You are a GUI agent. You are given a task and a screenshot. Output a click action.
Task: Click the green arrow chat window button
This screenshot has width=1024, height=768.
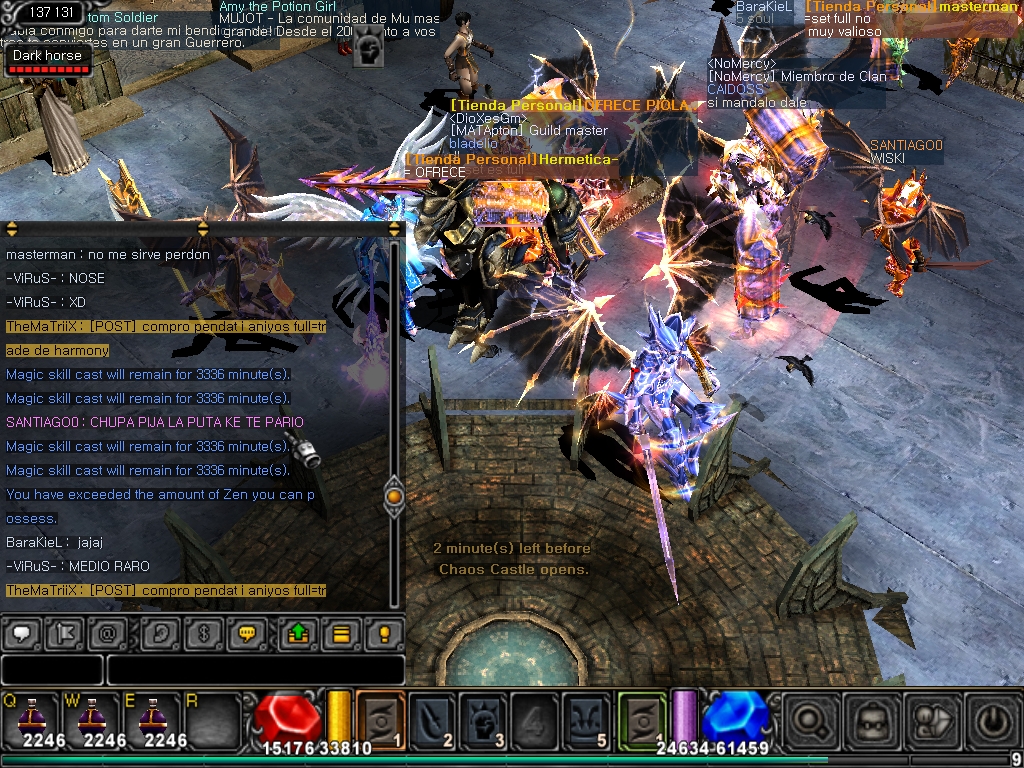tap(297, 633)
